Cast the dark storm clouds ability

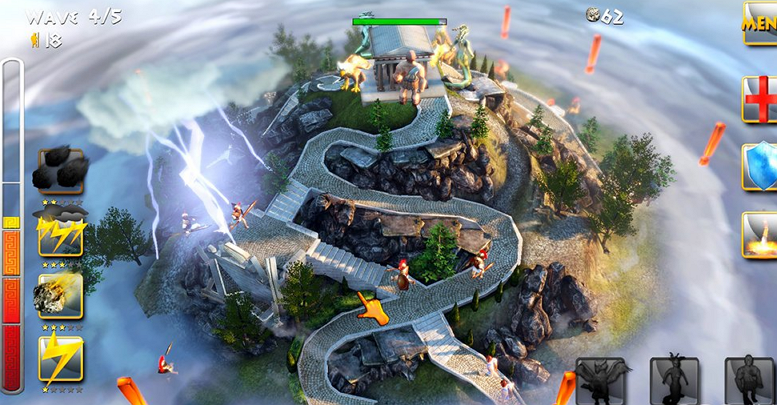click(60, 170)
